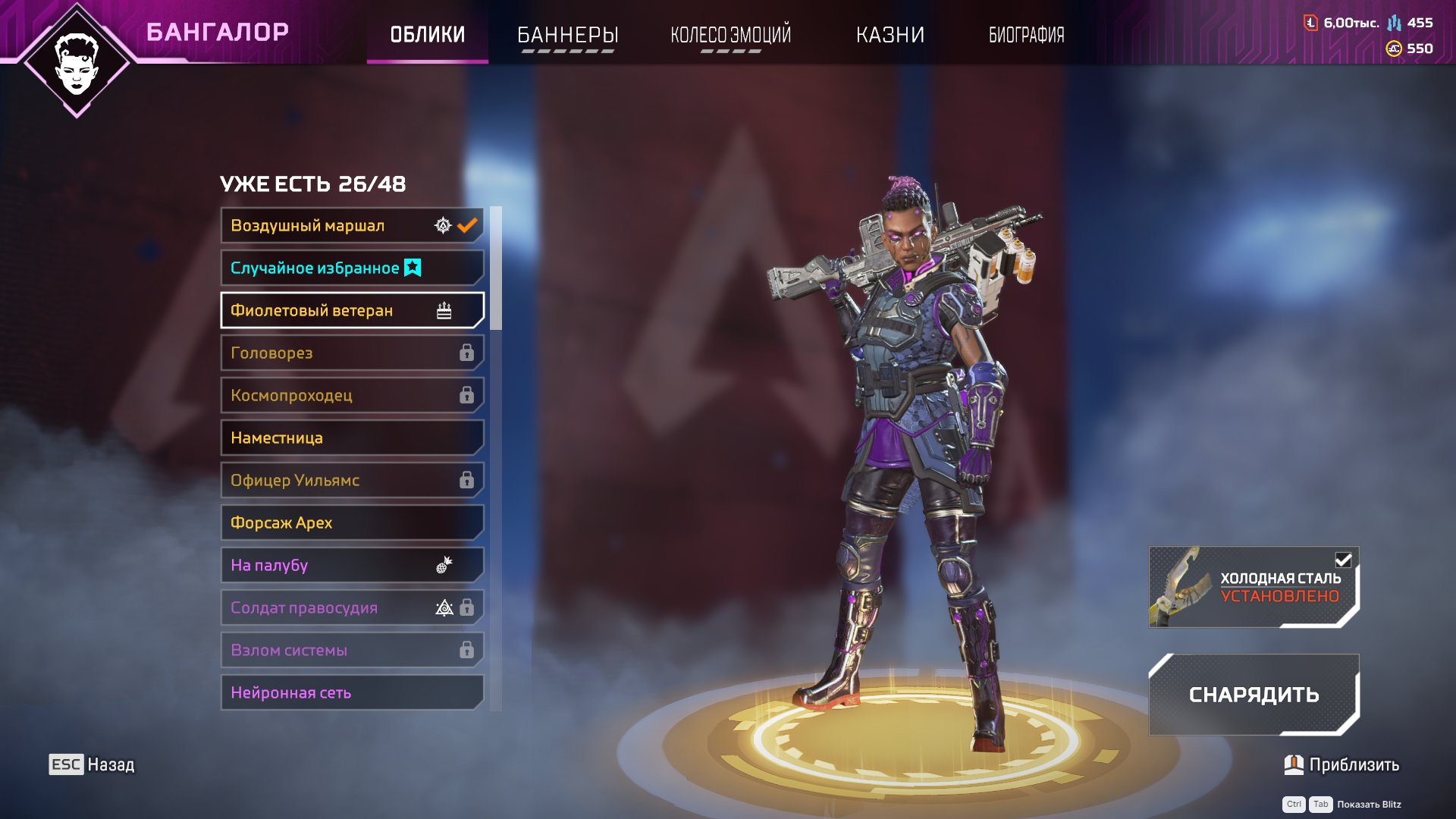Image resolution: width=1456 pixels, height=819 pixels.
Task: Preview the locked Солдат правосудия skin
Action: (x=352, y=607)
